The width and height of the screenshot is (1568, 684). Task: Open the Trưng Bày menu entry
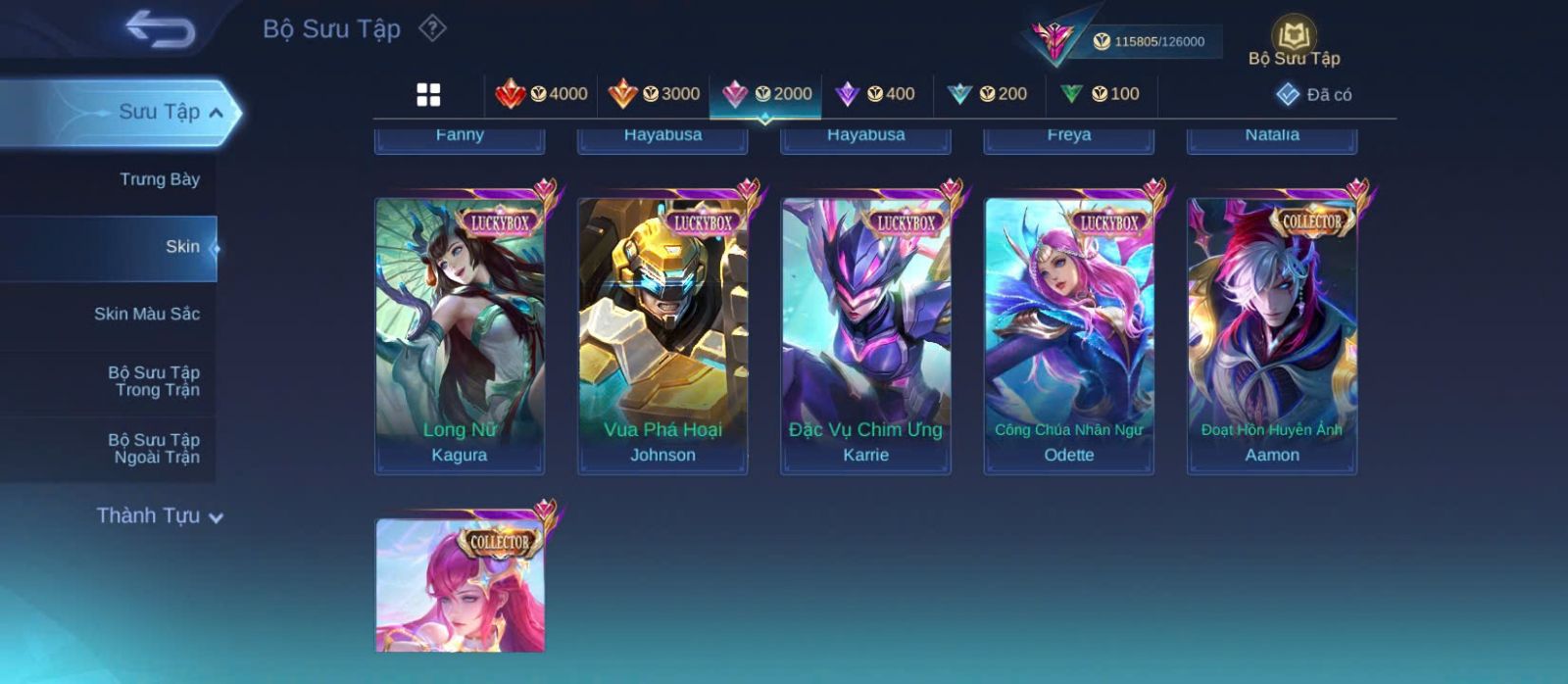(159, 179)
